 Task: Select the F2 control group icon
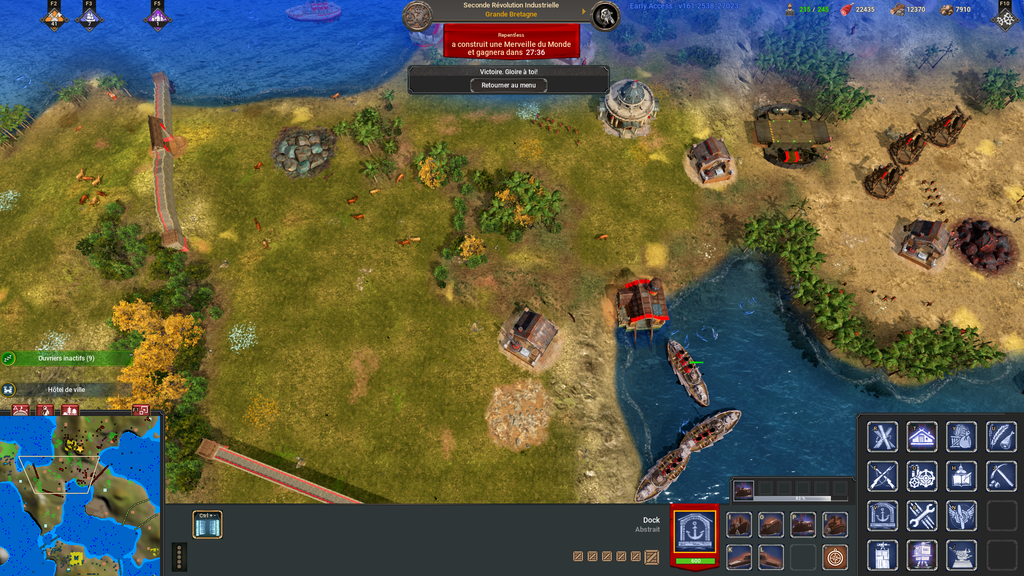[54, 17]
